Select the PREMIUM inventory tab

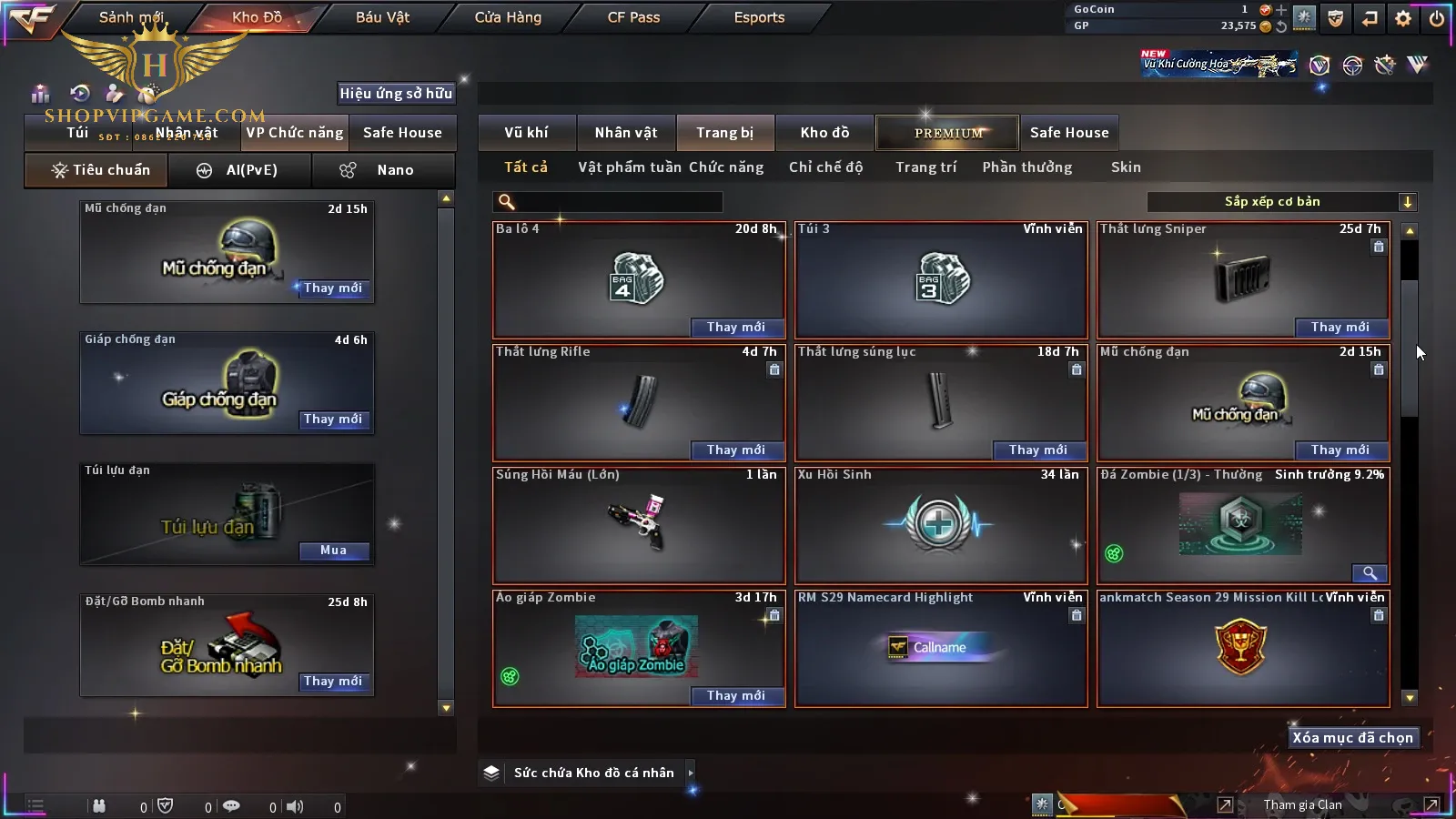[x=948, y=133]
